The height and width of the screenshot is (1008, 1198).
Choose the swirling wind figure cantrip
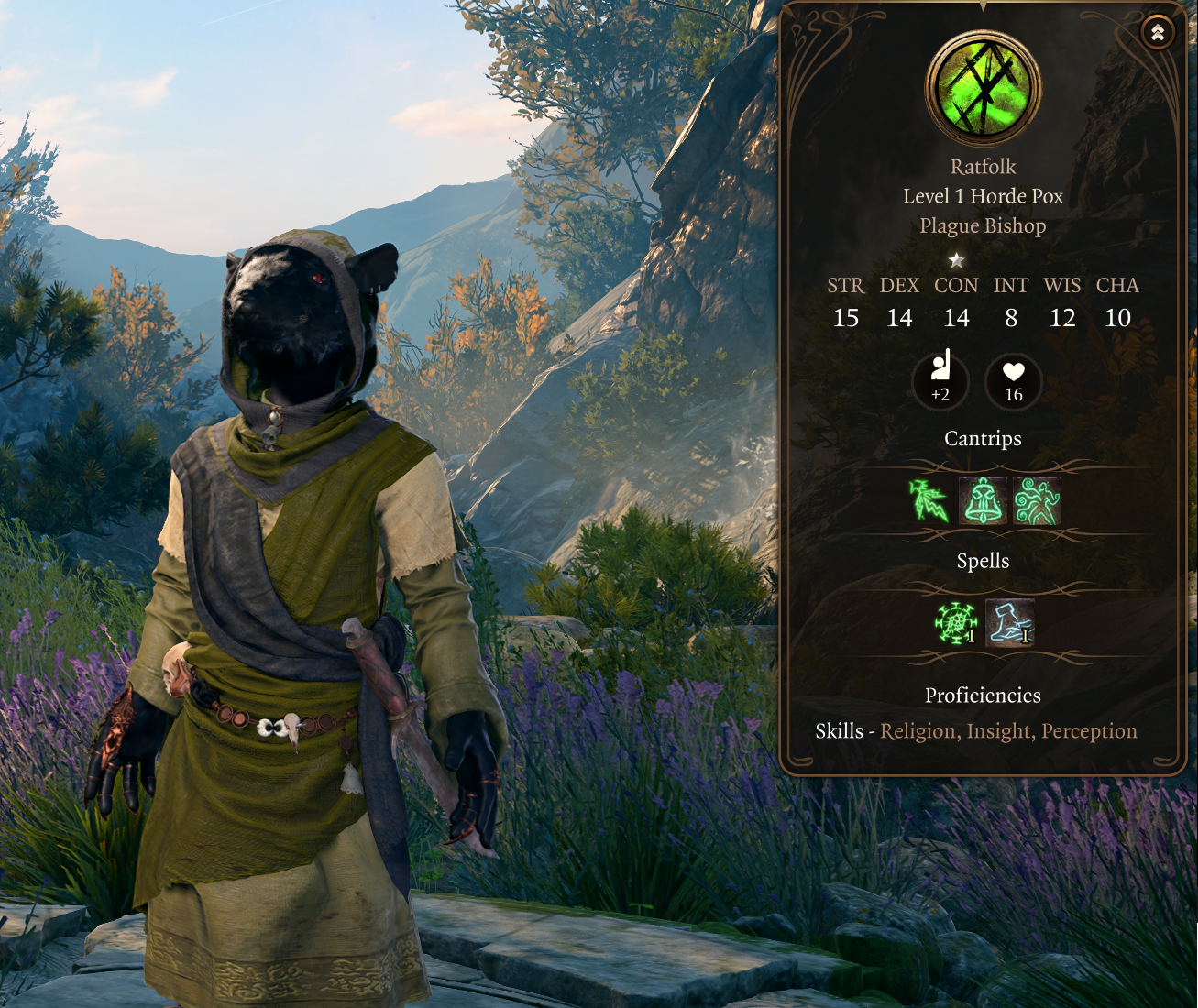pos(1037,501)
